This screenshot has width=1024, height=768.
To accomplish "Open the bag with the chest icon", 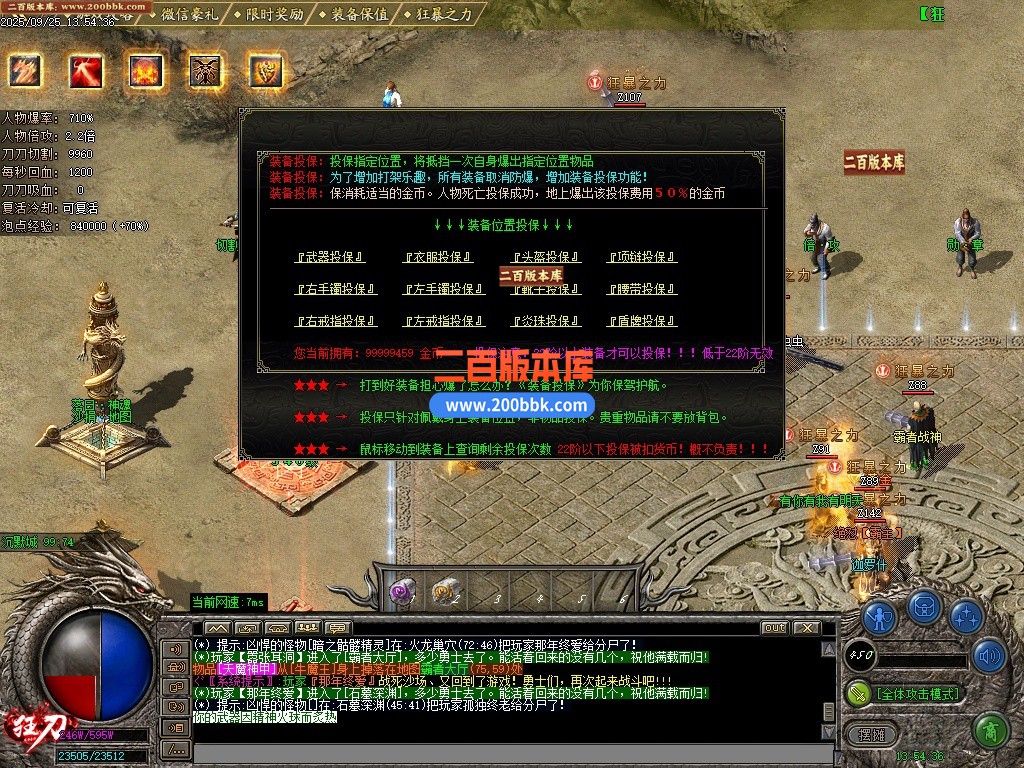I will point(924,607).
